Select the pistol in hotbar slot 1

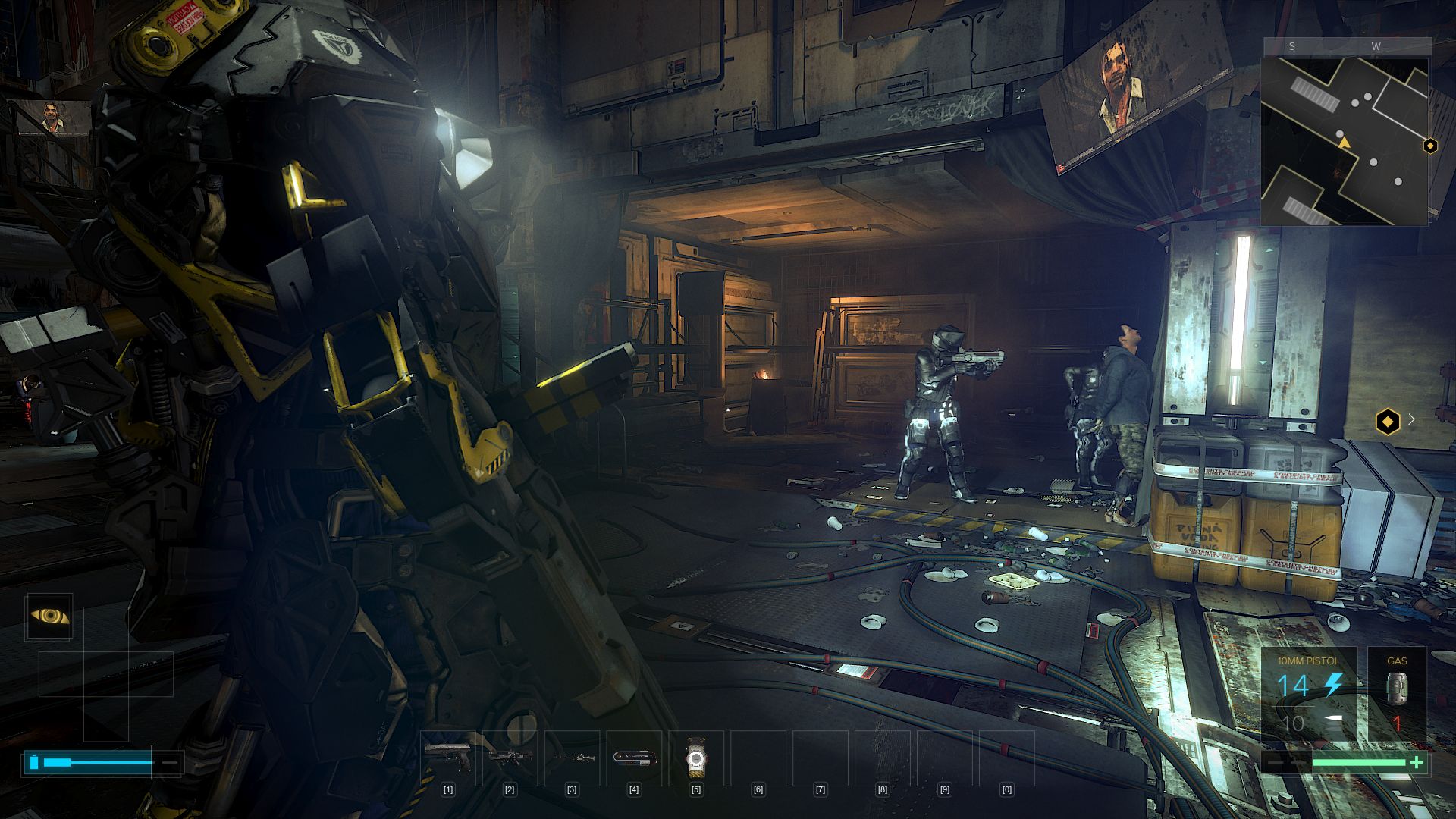tap(448, 757)
